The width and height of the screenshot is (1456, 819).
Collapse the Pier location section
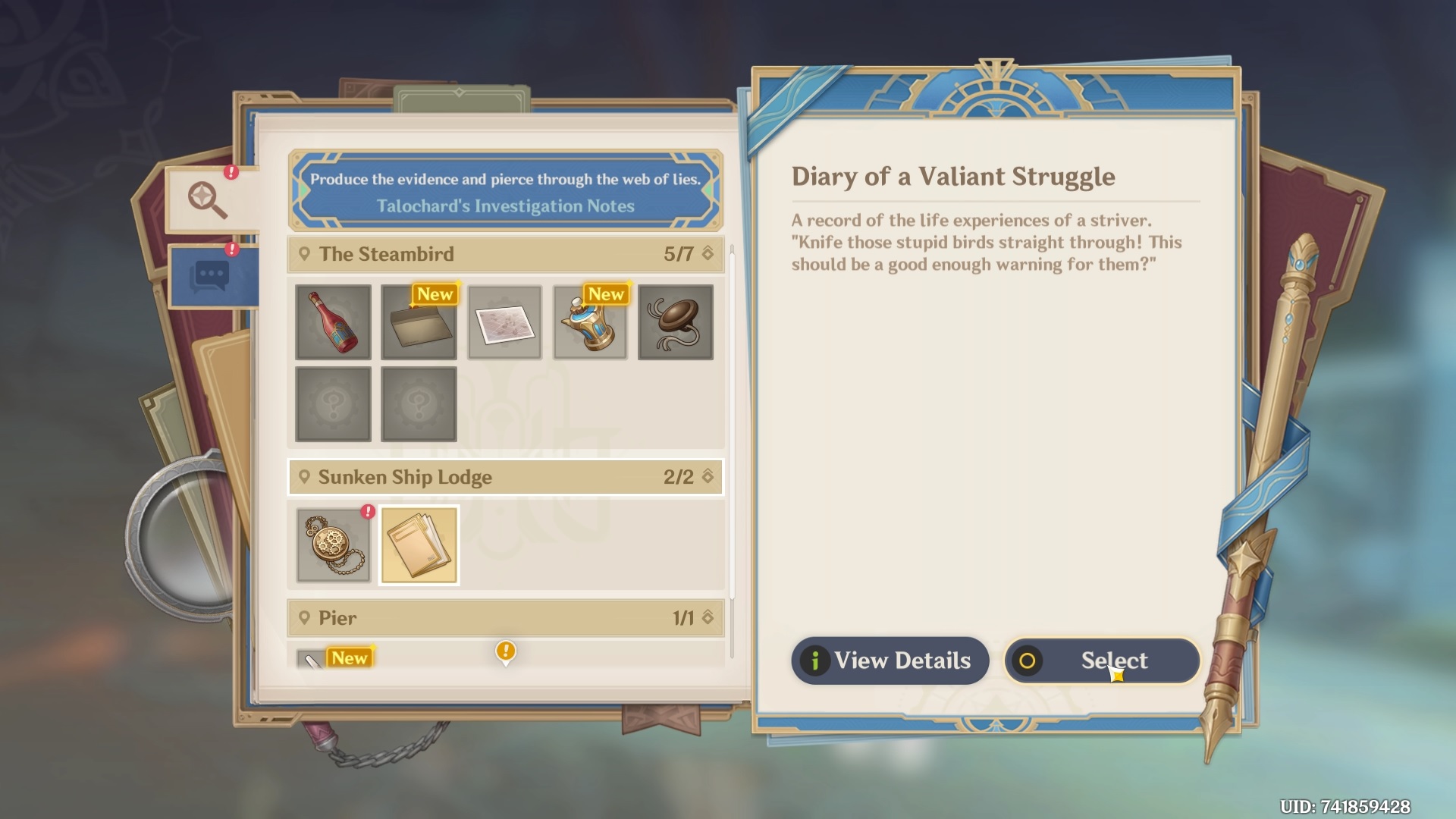708,617
